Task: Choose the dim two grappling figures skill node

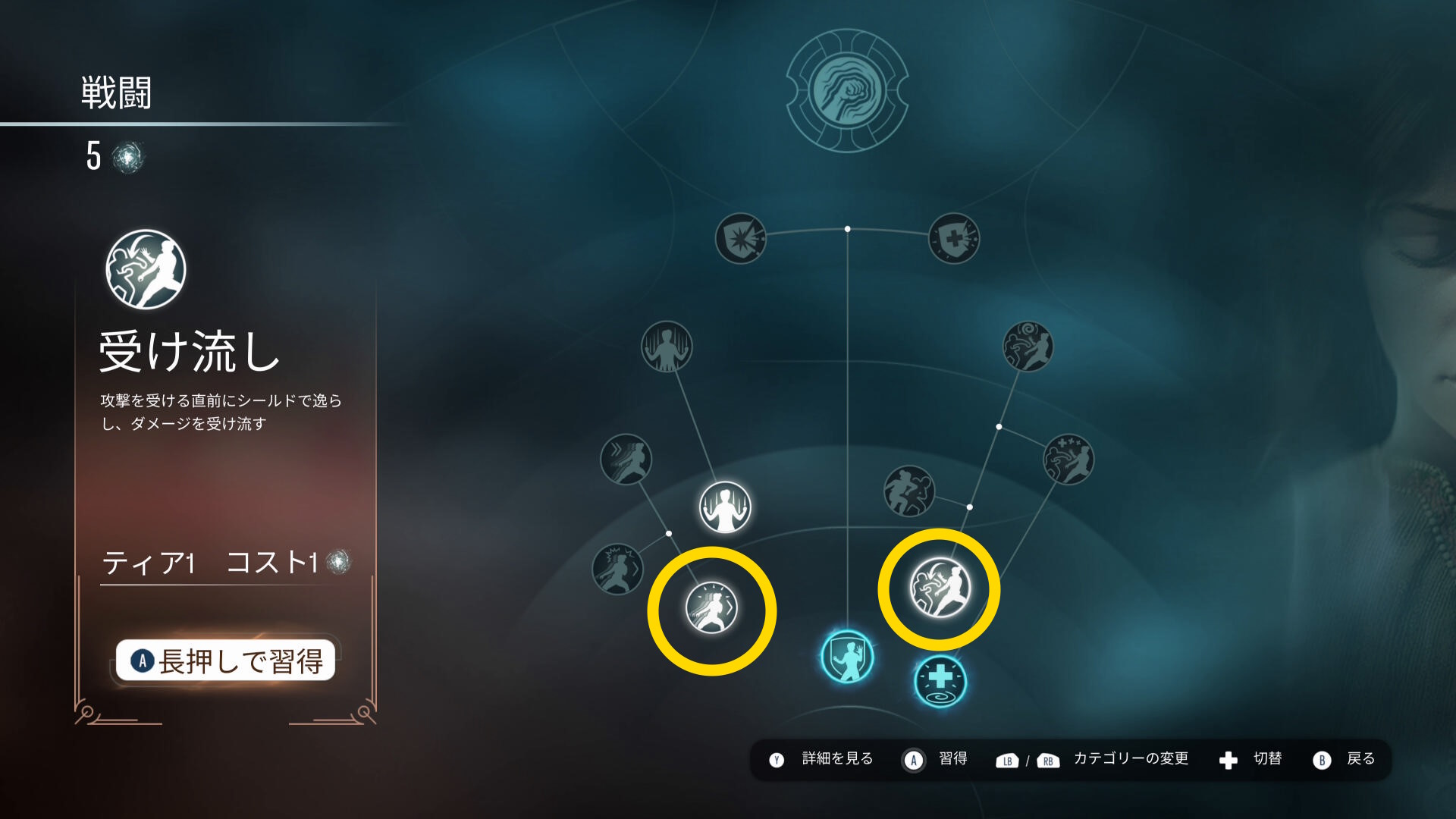Action: pyautogui.click(x=909, y=491)
